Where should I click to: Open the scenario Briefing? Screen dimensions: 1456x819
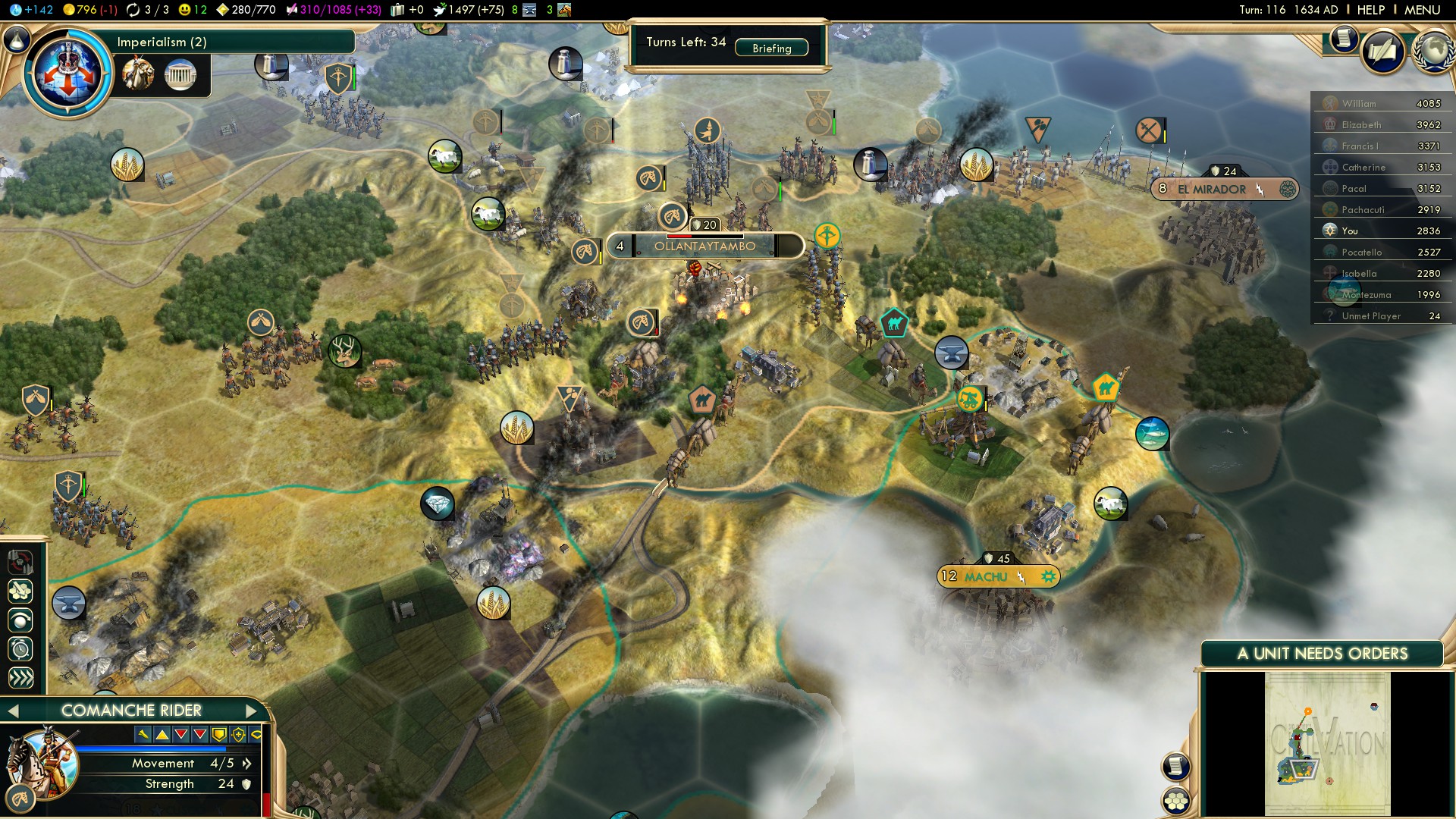(771, 49)
